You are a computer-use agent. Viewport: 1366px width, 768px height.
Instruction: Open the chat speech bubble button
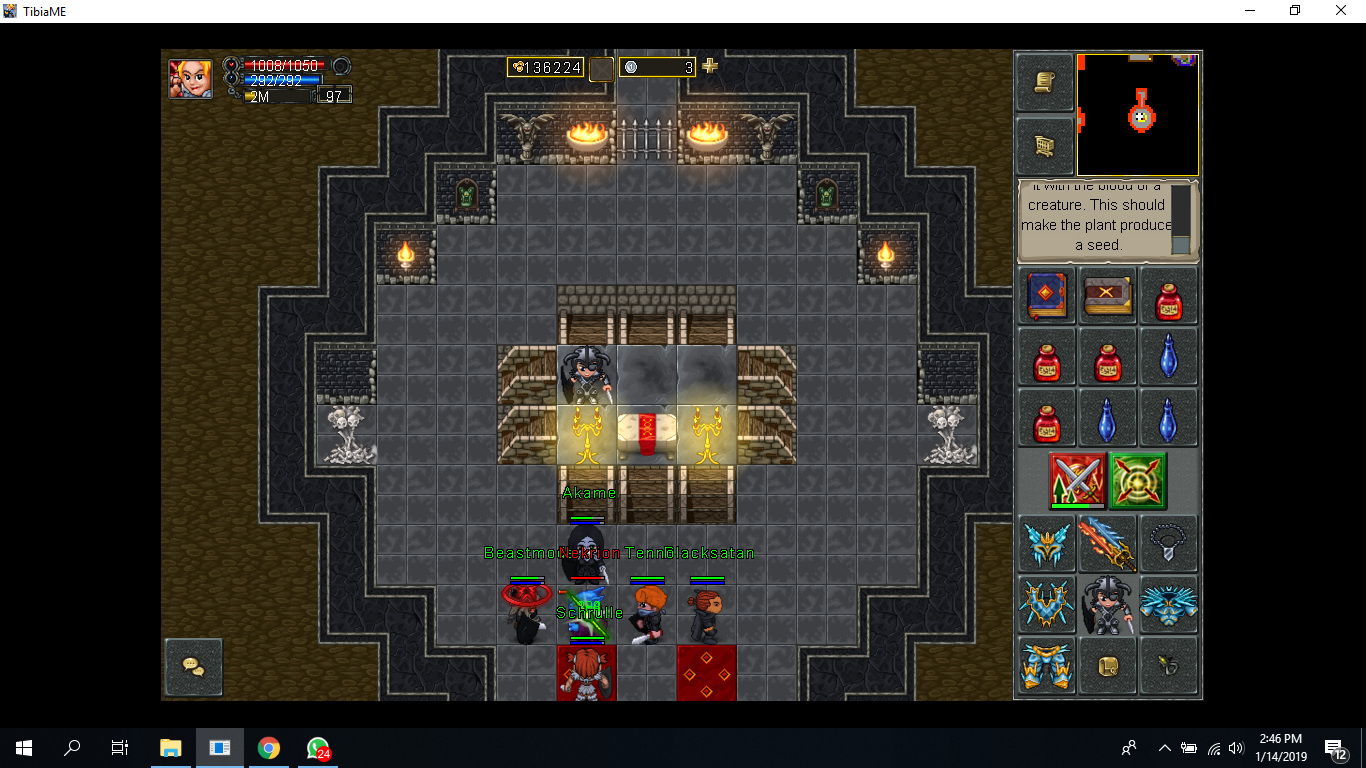[x=193, y=666]
